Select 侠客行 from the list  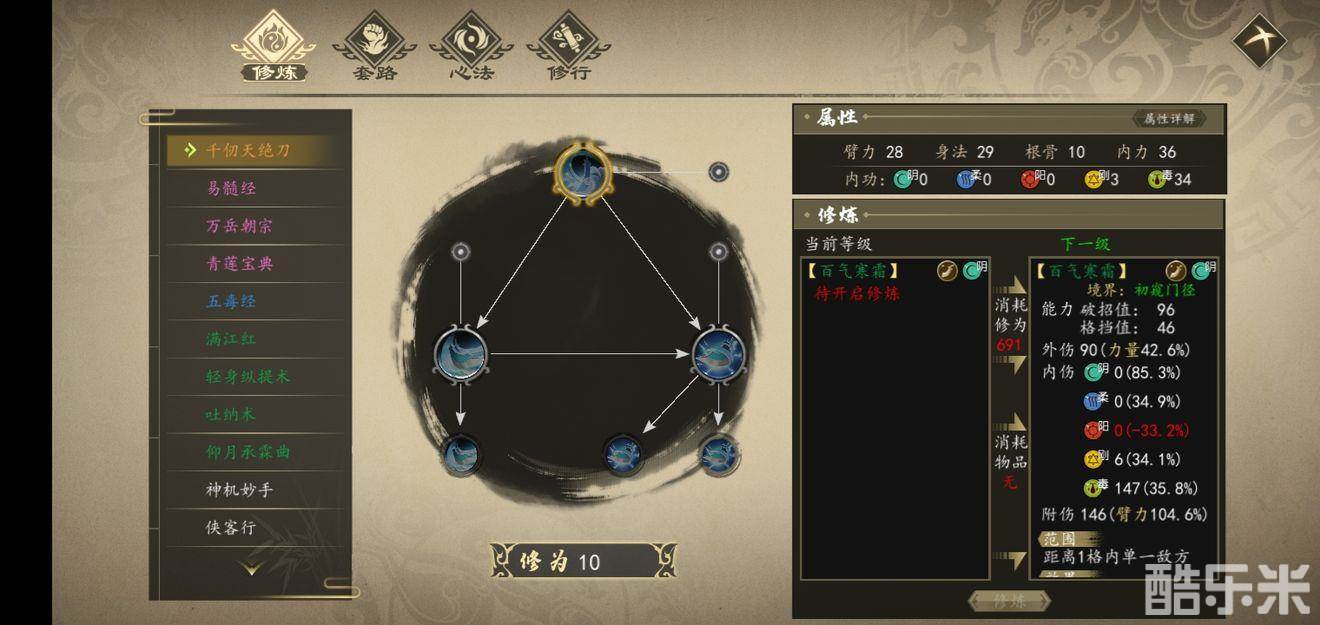point(232,527)
